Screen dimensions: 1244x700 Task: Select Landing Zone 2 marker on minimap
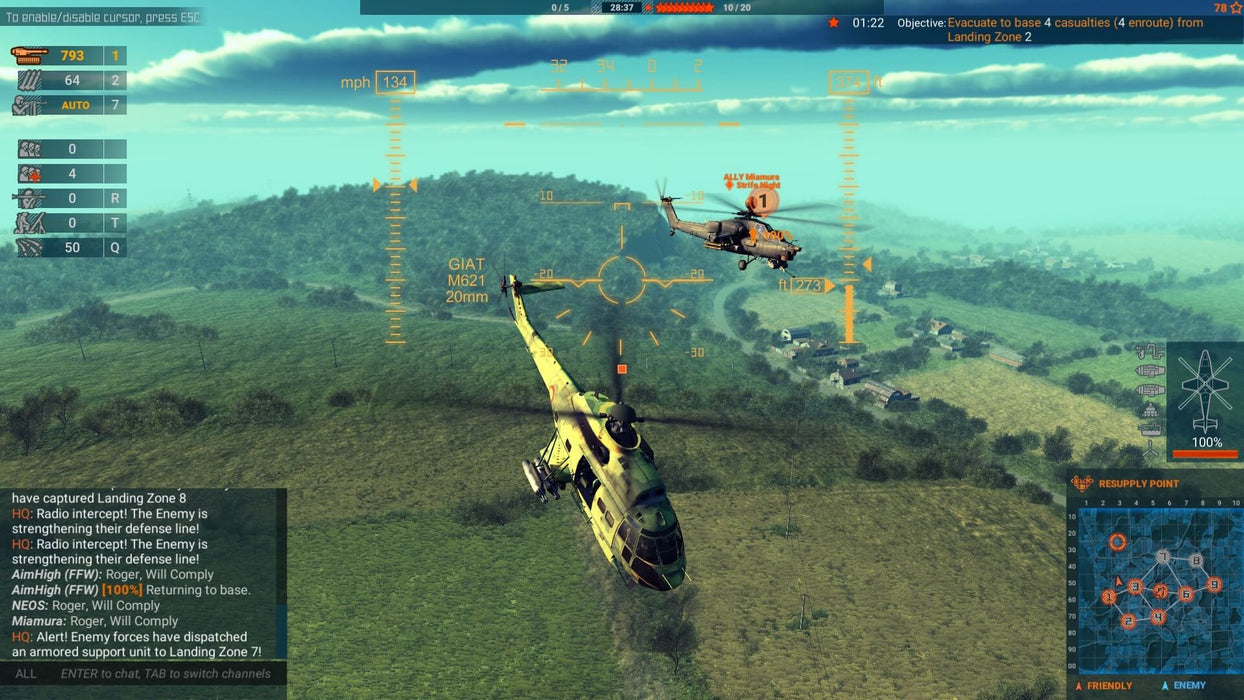click(1128, 621)
